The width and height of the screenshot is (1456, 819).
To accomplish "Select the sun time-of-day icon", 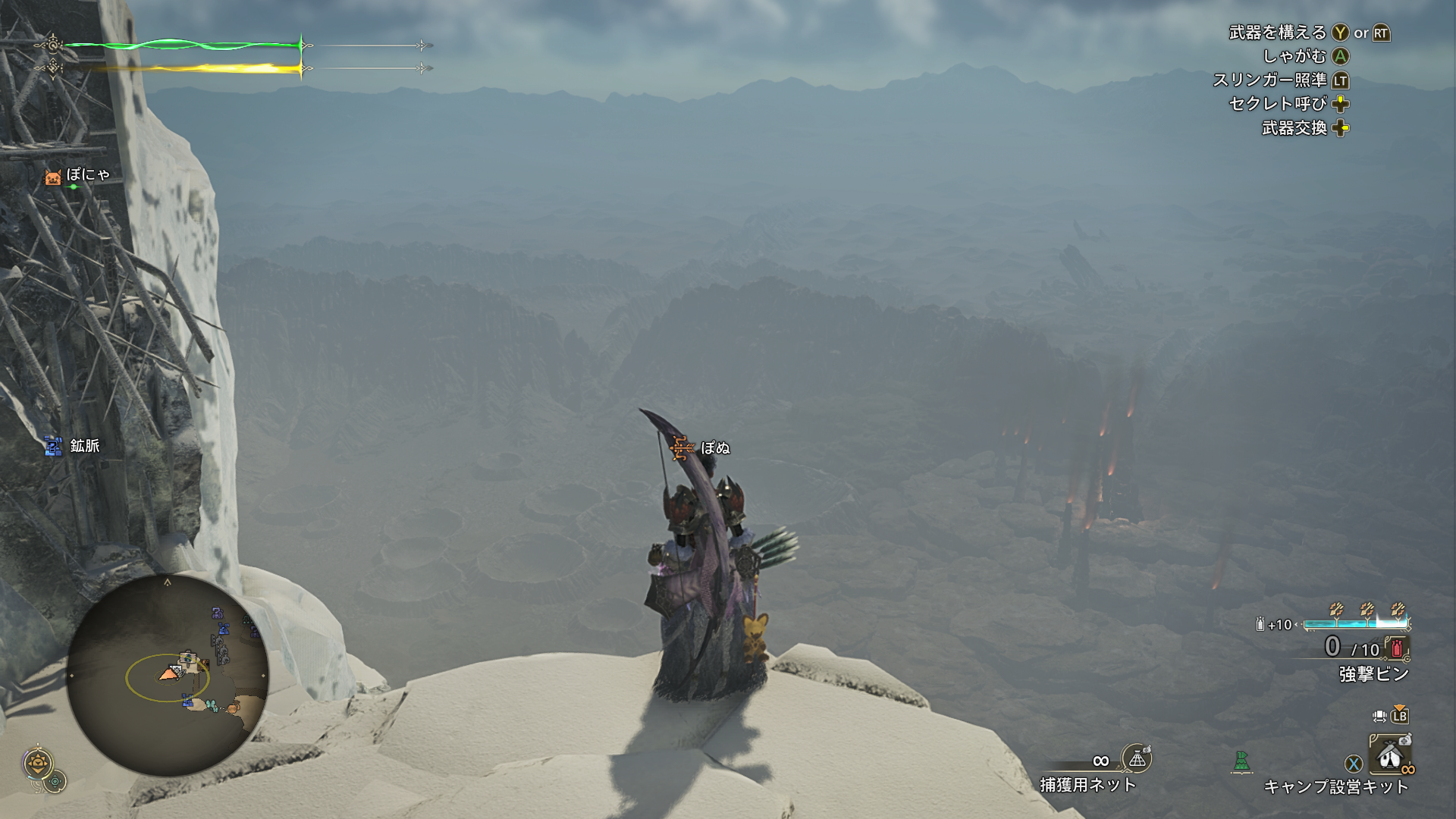I will coord(37,763).
